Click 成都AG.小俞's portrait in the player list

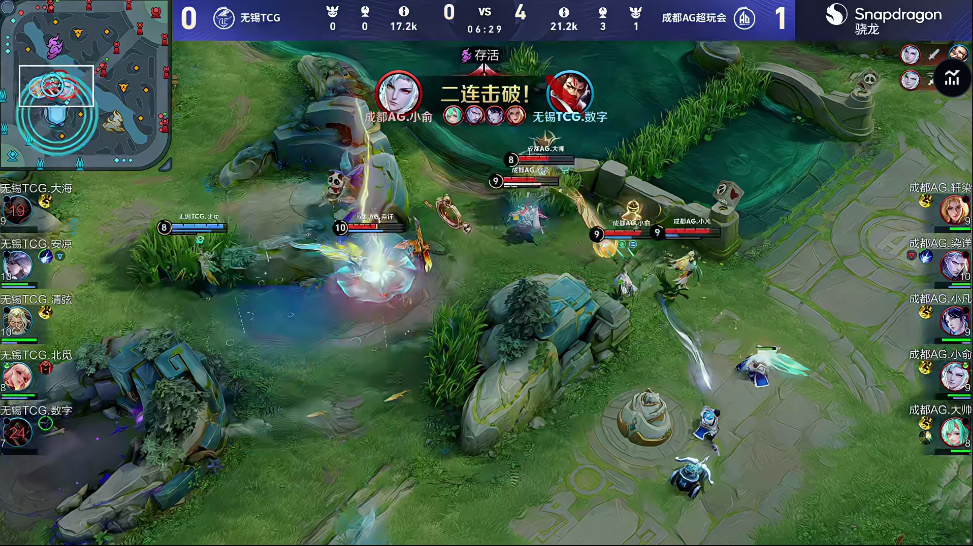(954, 376)
